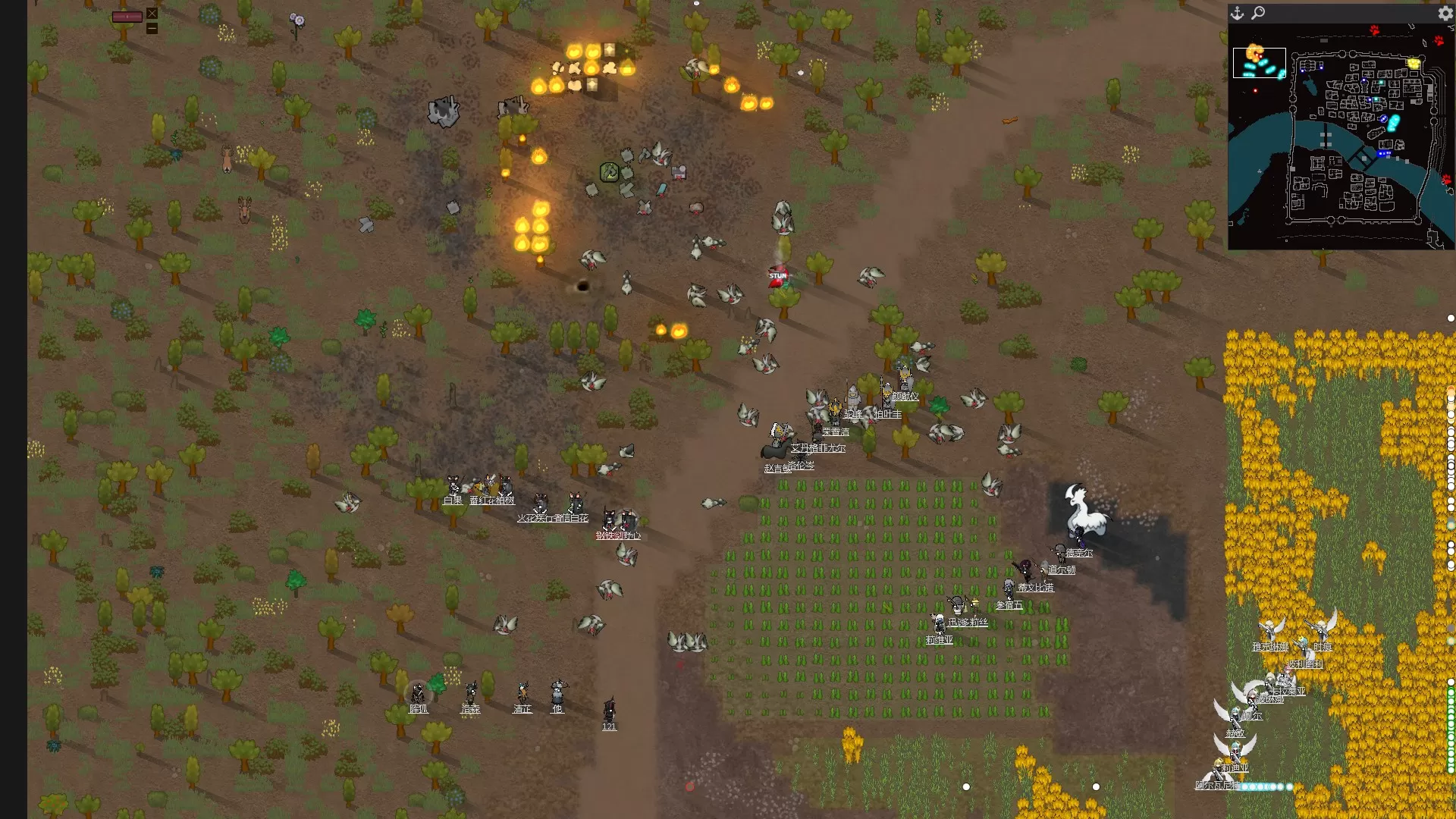
Task: Minimize the small red bar widget
Action: pyautogui.click(x=152, y=28)
